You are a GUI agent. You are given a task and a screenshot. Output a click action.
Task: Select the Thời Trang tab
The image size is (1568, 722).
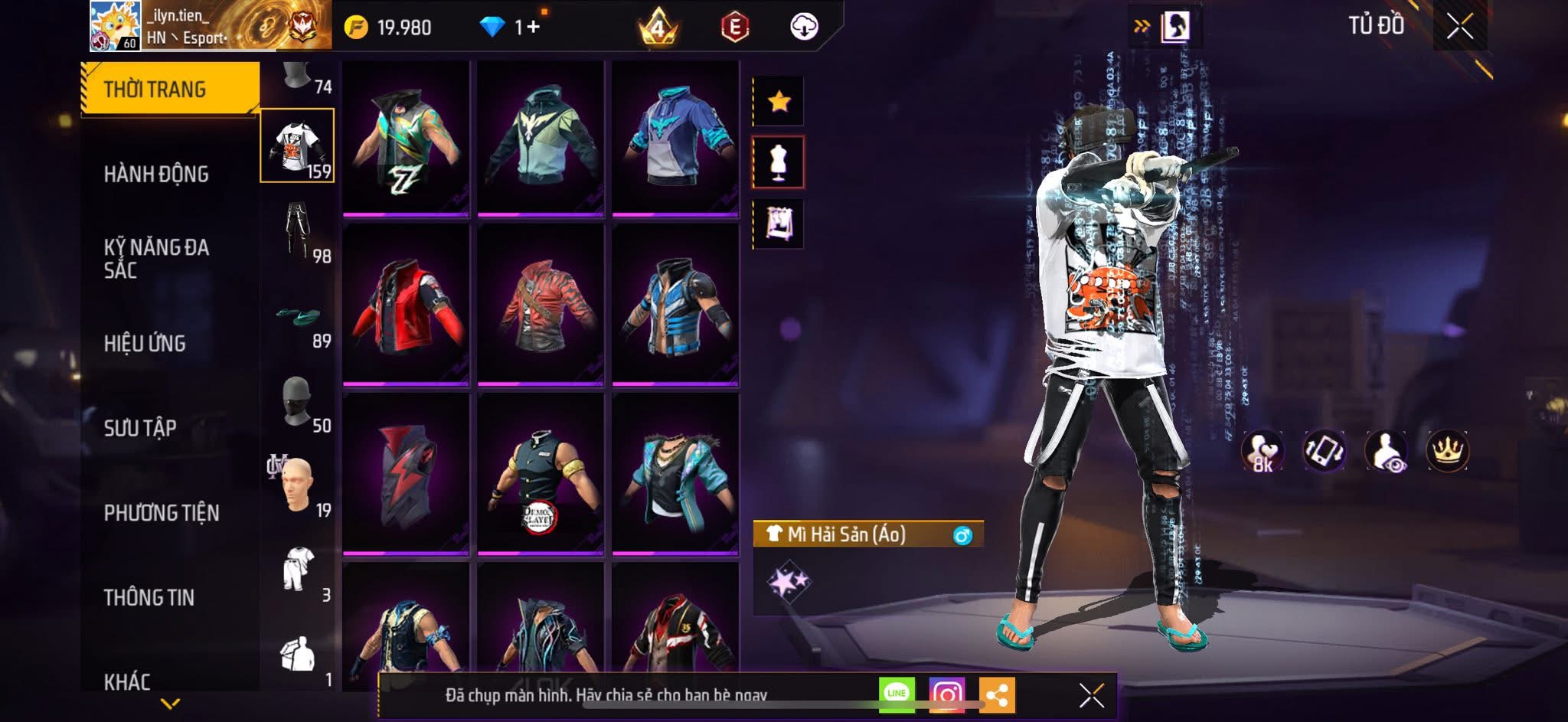point(155,90)
